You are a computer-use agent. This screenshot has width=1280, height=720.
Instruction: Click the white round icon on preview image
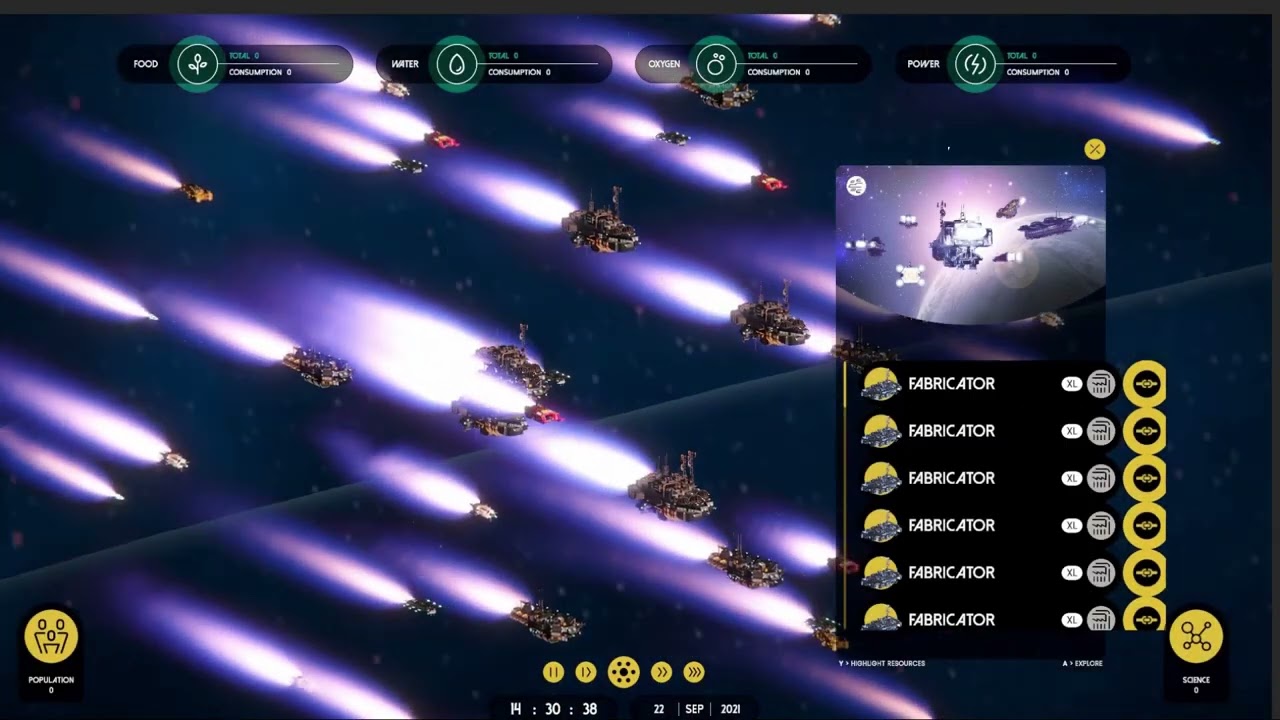[x=856, y=185]
